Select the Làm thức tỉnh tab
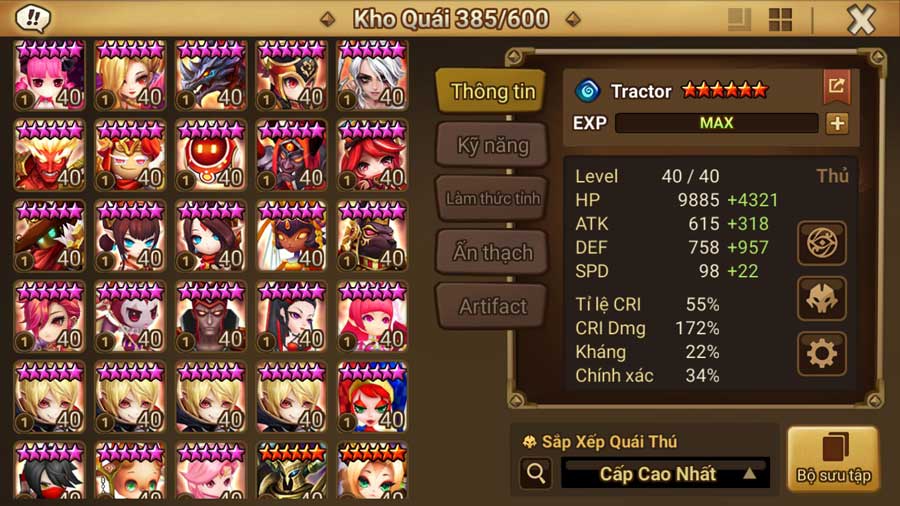The image size is (900, 506). (492, 198)
